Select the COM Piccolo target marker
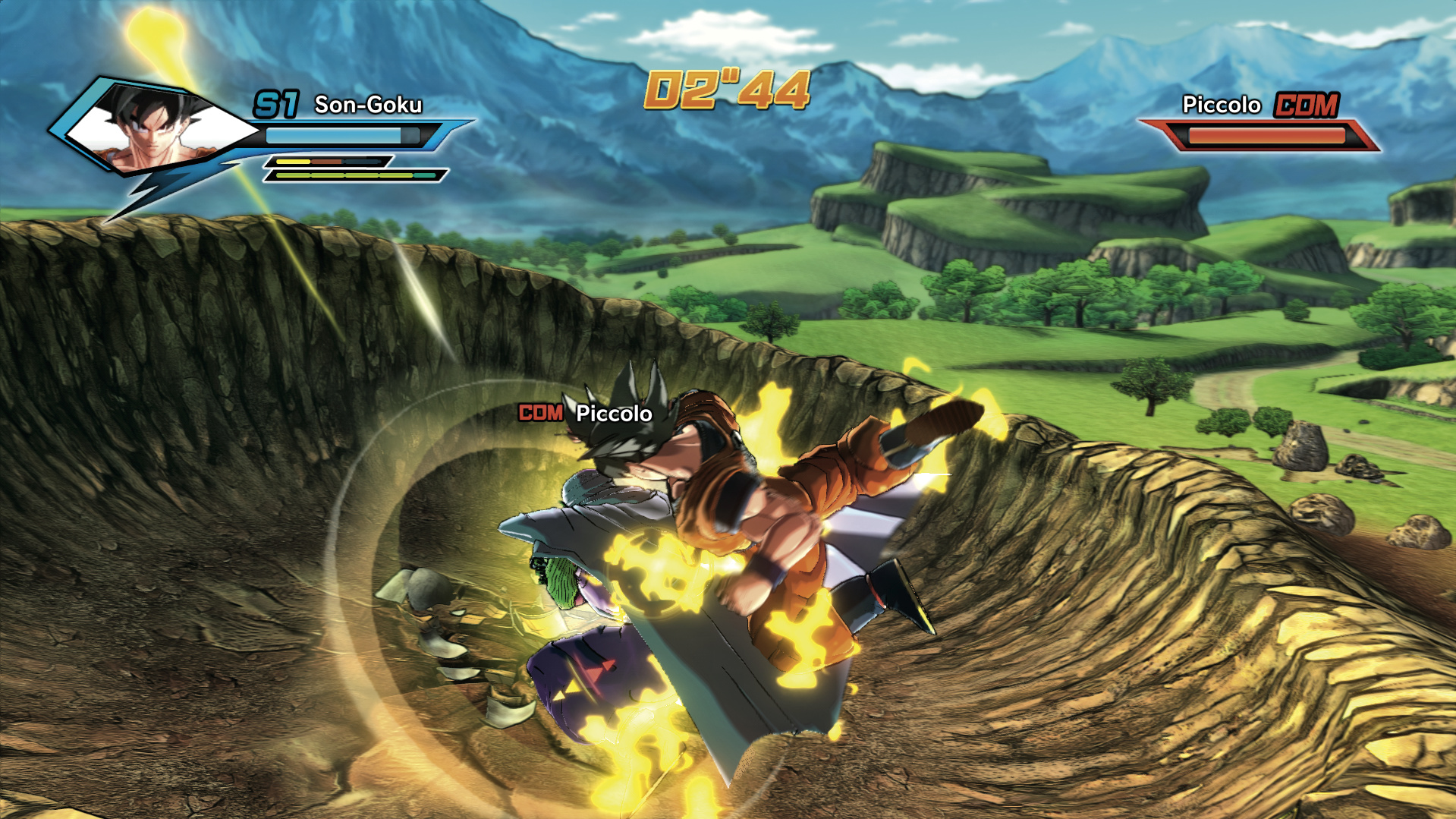Viewport: 1456px width, 819px height. [585, 413]
